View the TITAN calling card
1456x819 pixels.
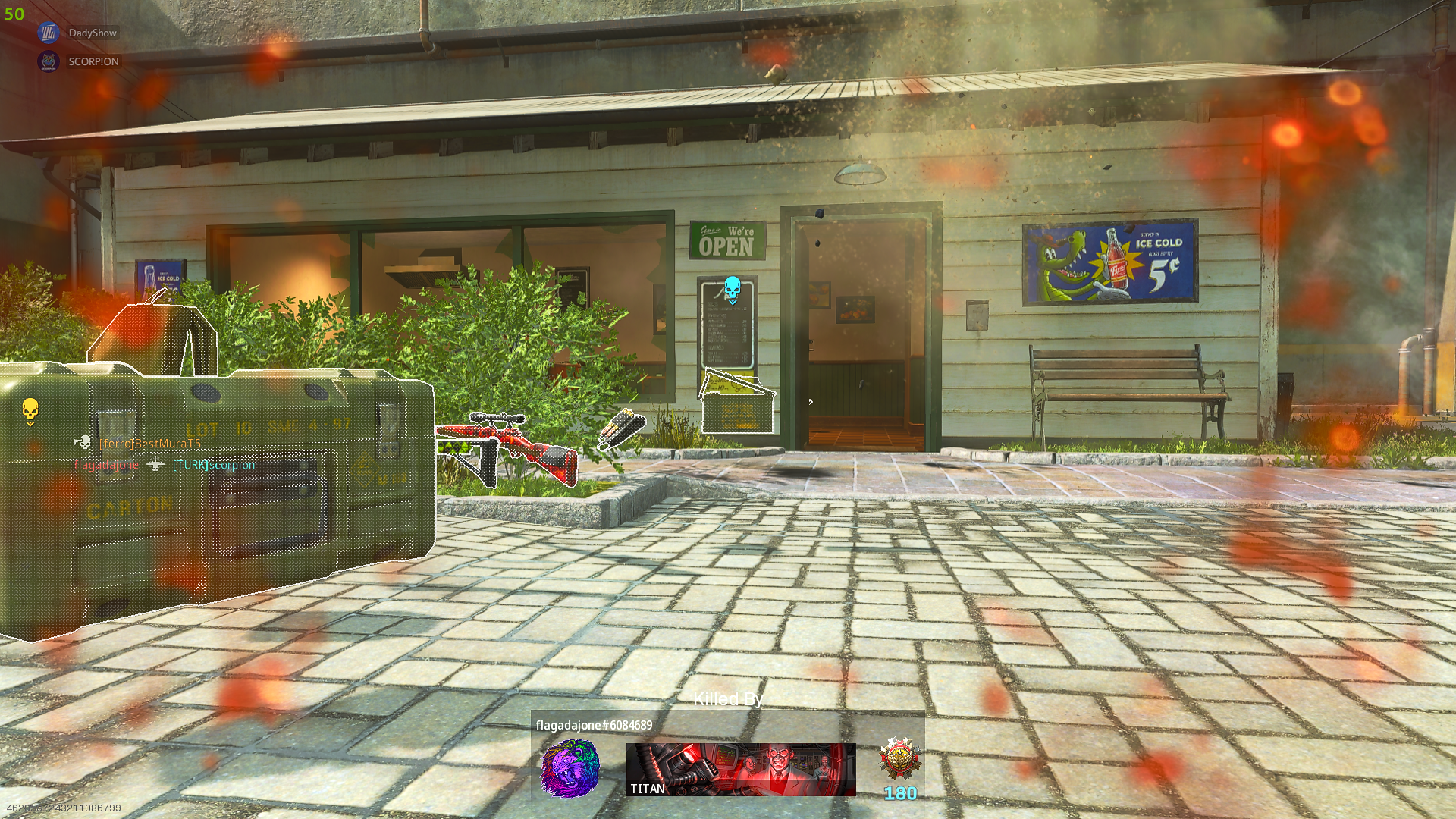click(741, 770)
